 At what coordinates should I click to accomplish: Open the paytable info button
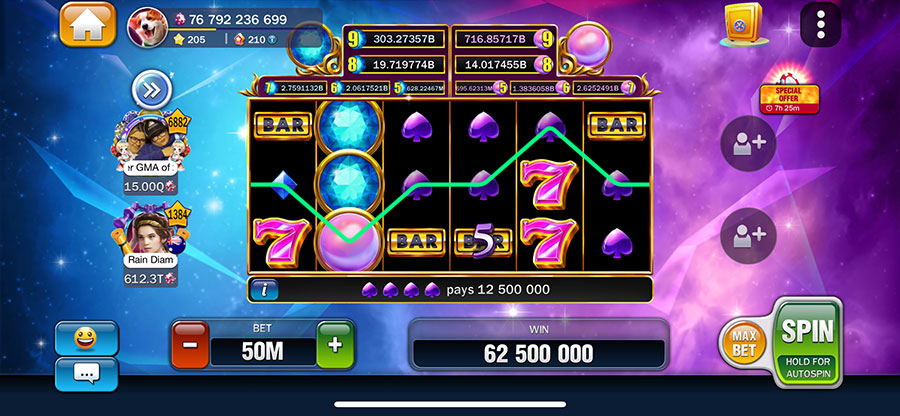pyautogui.click(x=265, y=290)
